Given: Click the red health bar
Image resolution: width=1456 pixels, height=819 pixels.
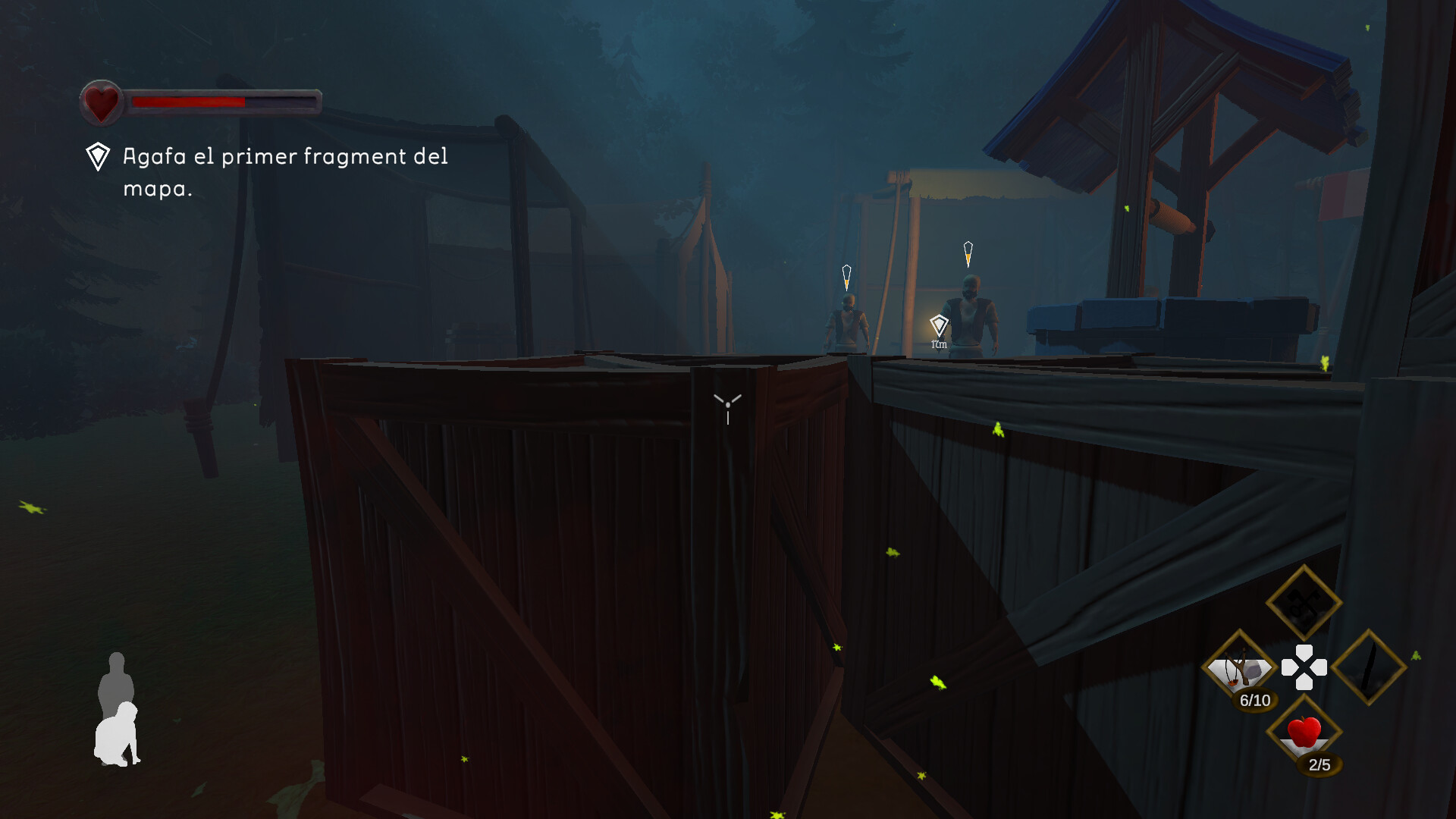Looking at the screenshot, I should [189, 101].
